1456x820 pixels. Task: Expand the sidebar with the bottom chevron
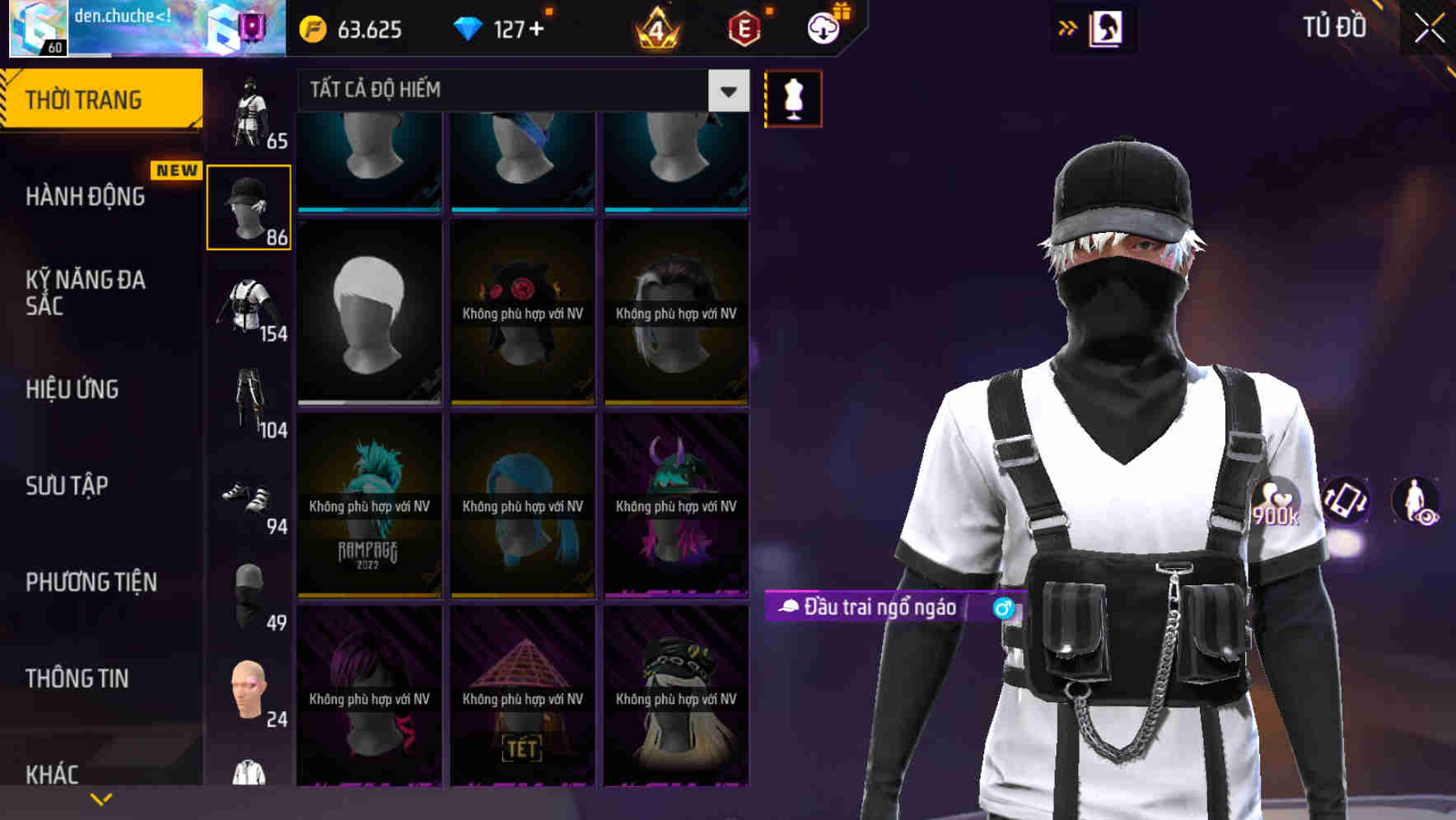[x=101, y=797]
